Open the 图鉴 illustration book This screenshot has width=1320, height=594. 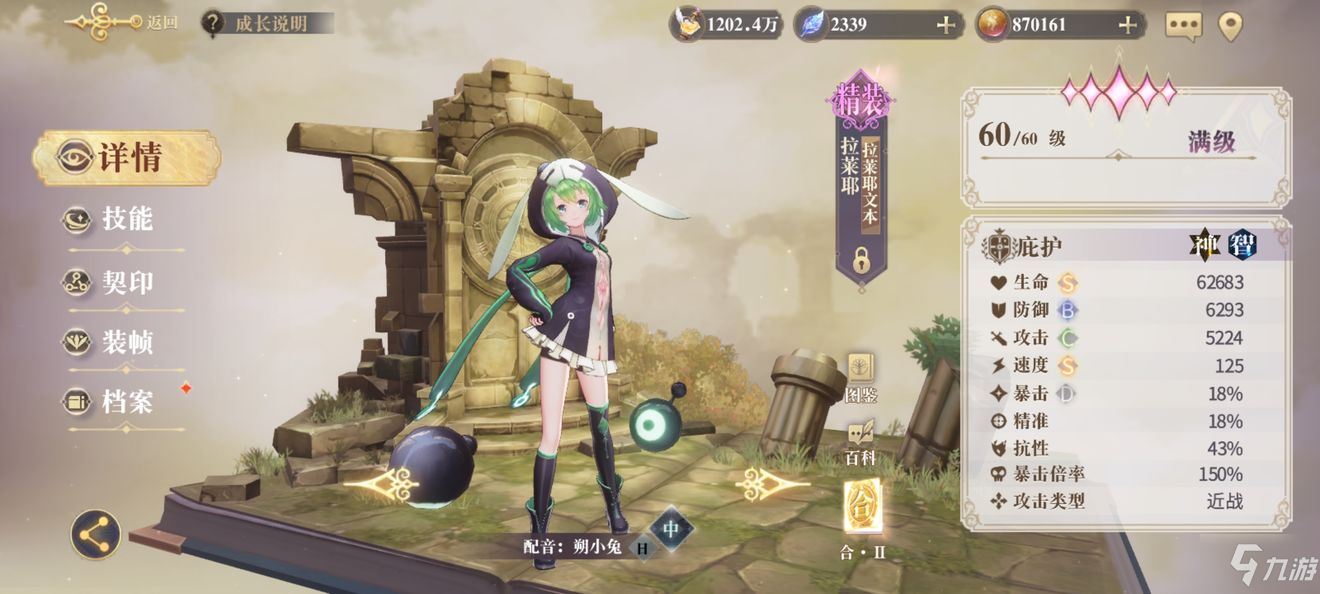[861, 377]
